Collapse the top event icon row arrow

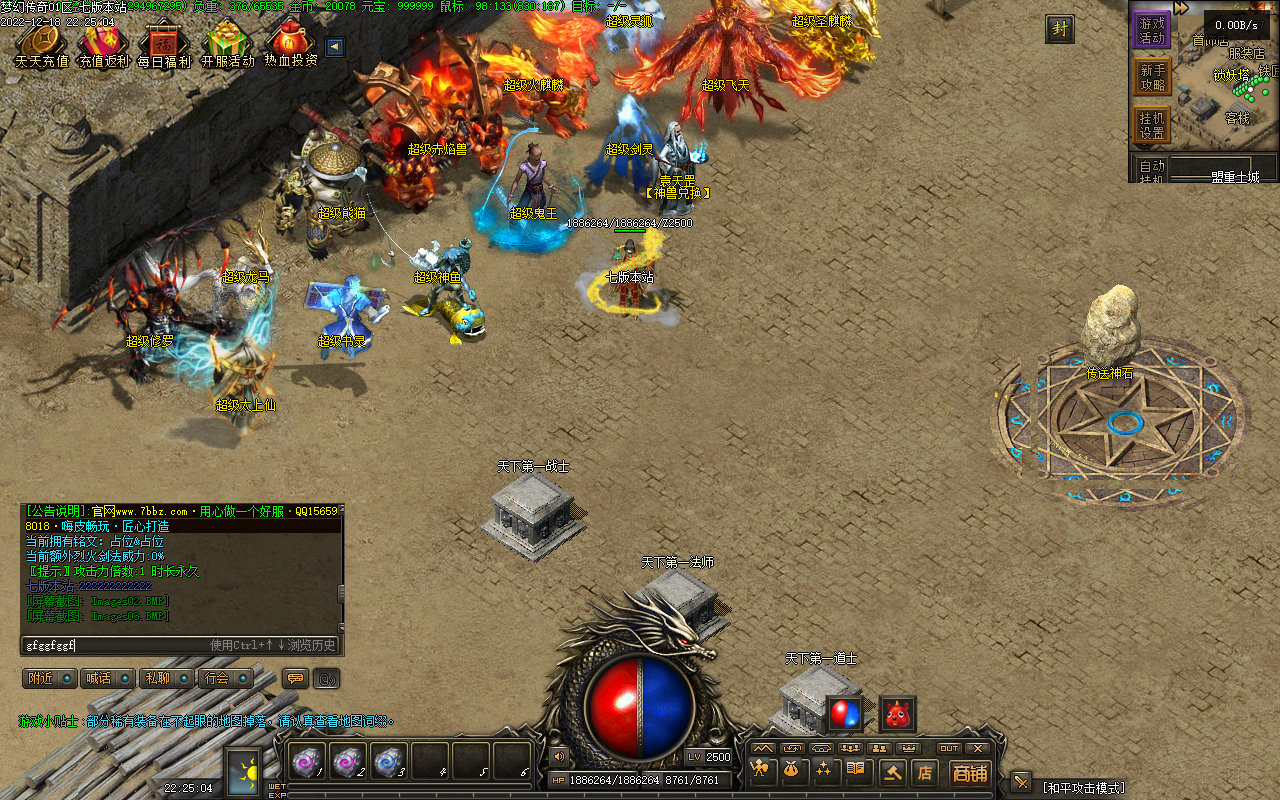coord(335,46)
